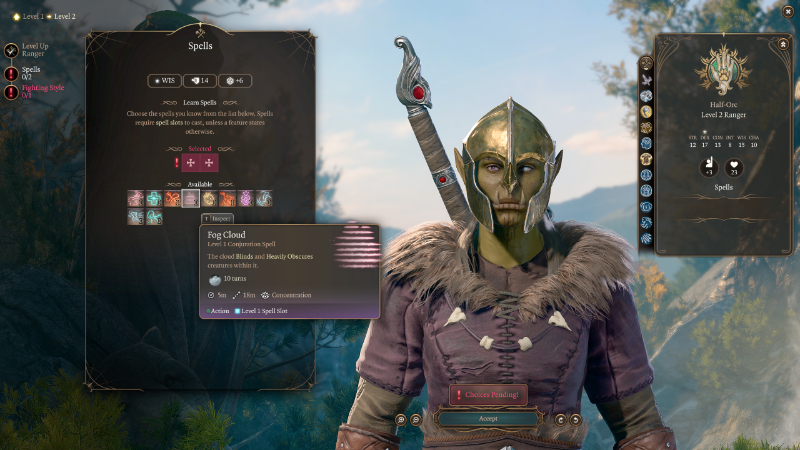Zoom out the character preview
This screenshot has height=450, width=800.
[415, 419]
